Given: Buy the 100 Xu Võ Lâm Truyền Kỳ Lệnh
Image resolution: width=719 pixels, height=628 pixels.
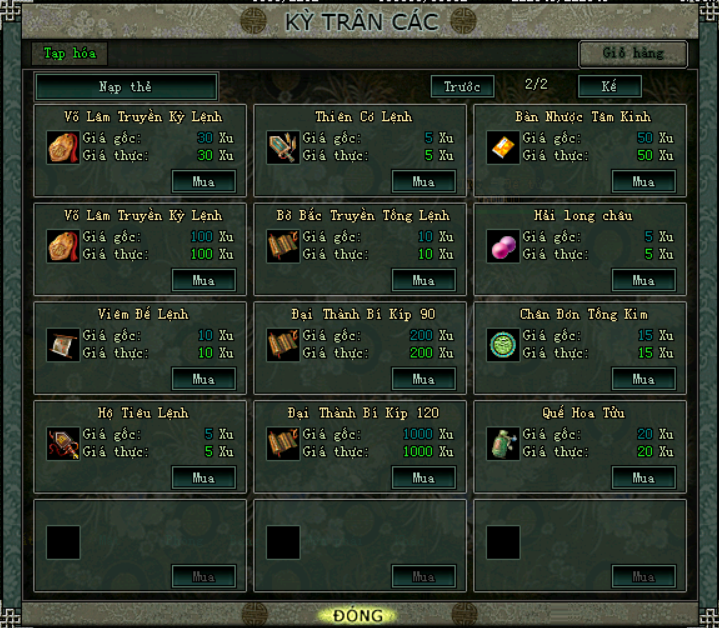Looking at the screenshot, I should pos(204,281).
